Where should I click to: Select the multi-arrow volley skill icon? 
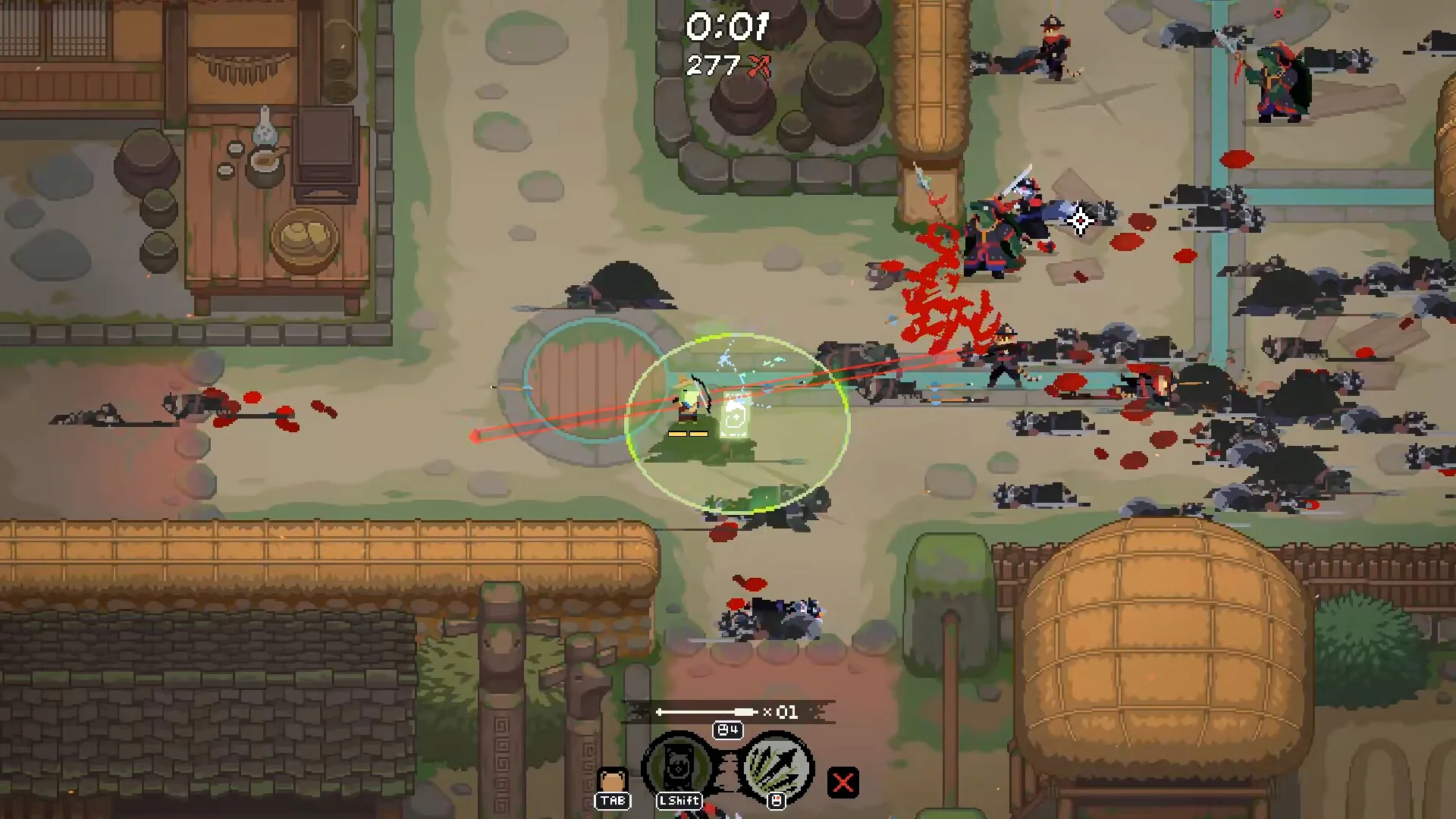(777, 767)
